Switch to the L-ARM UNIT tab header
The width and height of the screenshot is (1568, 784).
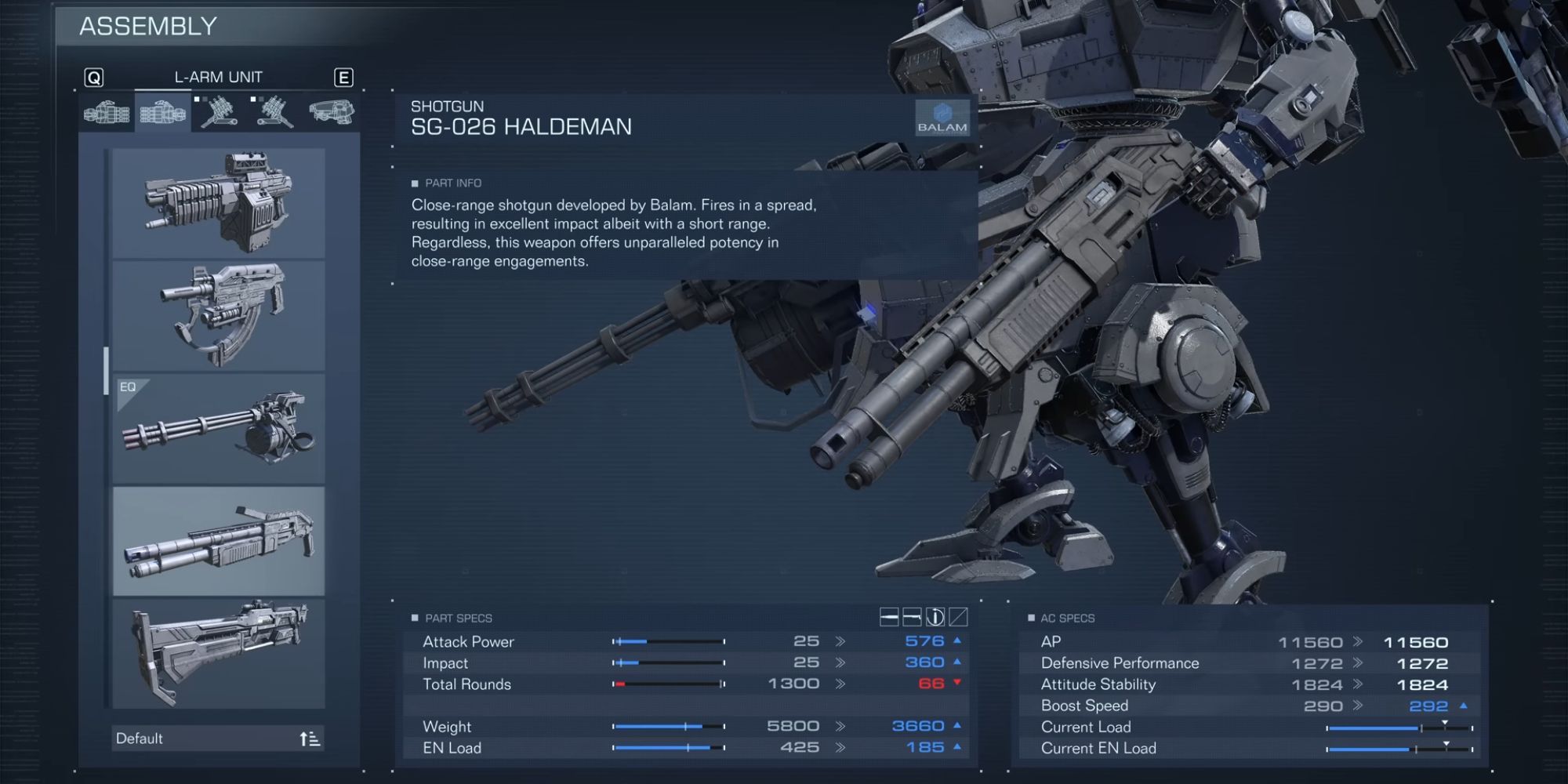point(219,76)
